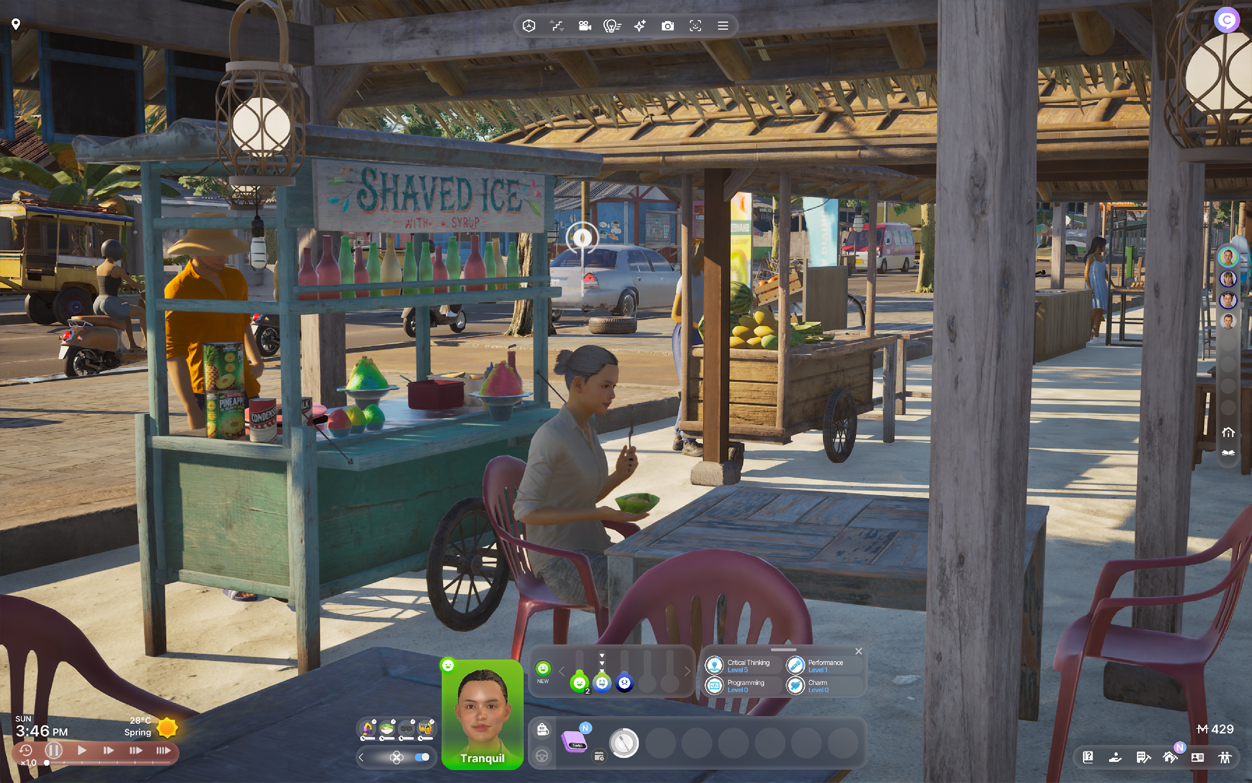Click the face capture icon
This screenshot has width=1252, height=783.
tap(695, 26)
